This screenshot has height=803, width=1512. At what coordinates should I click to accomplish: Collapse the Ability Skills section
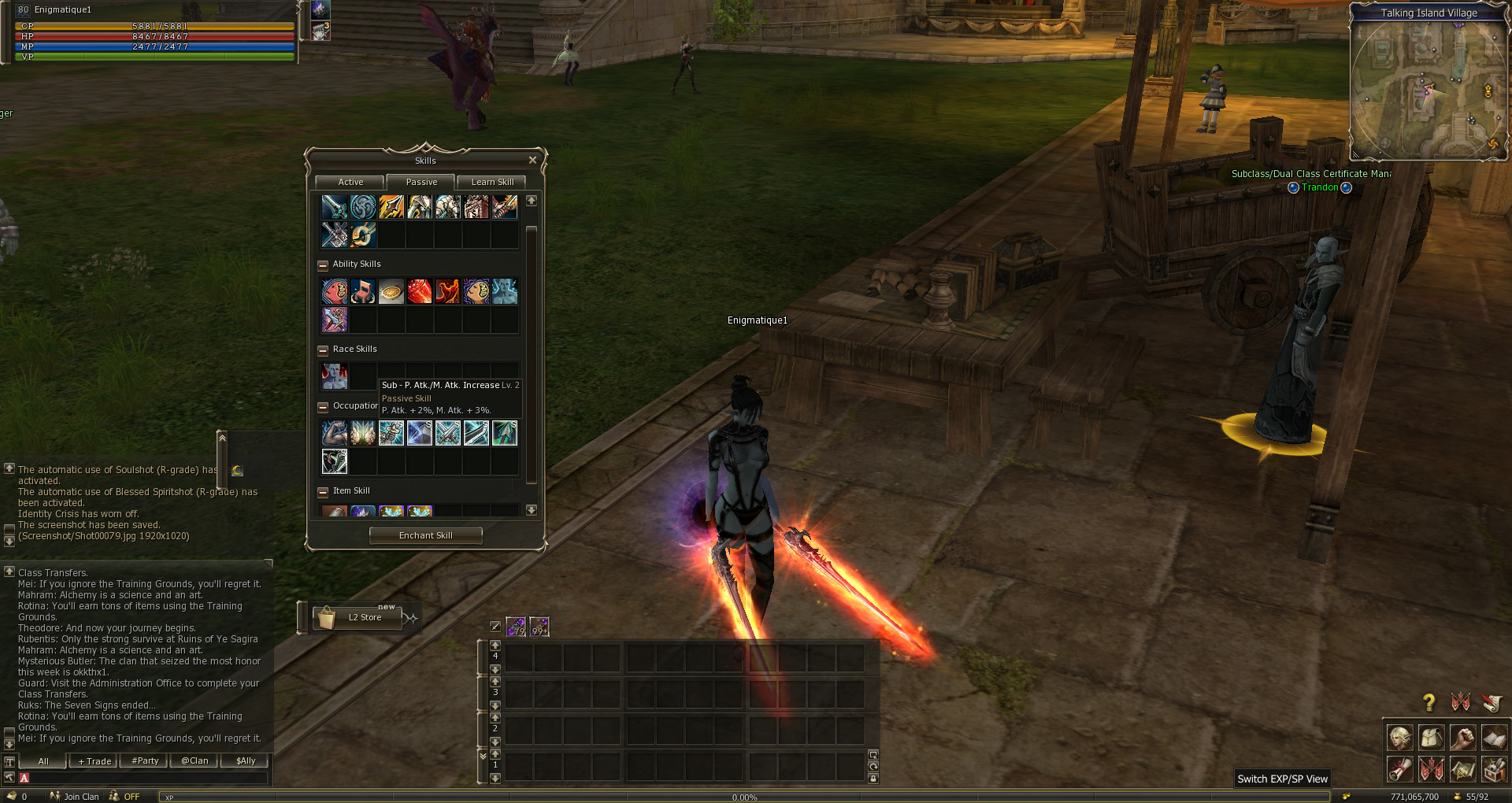[x=323, y=265]
